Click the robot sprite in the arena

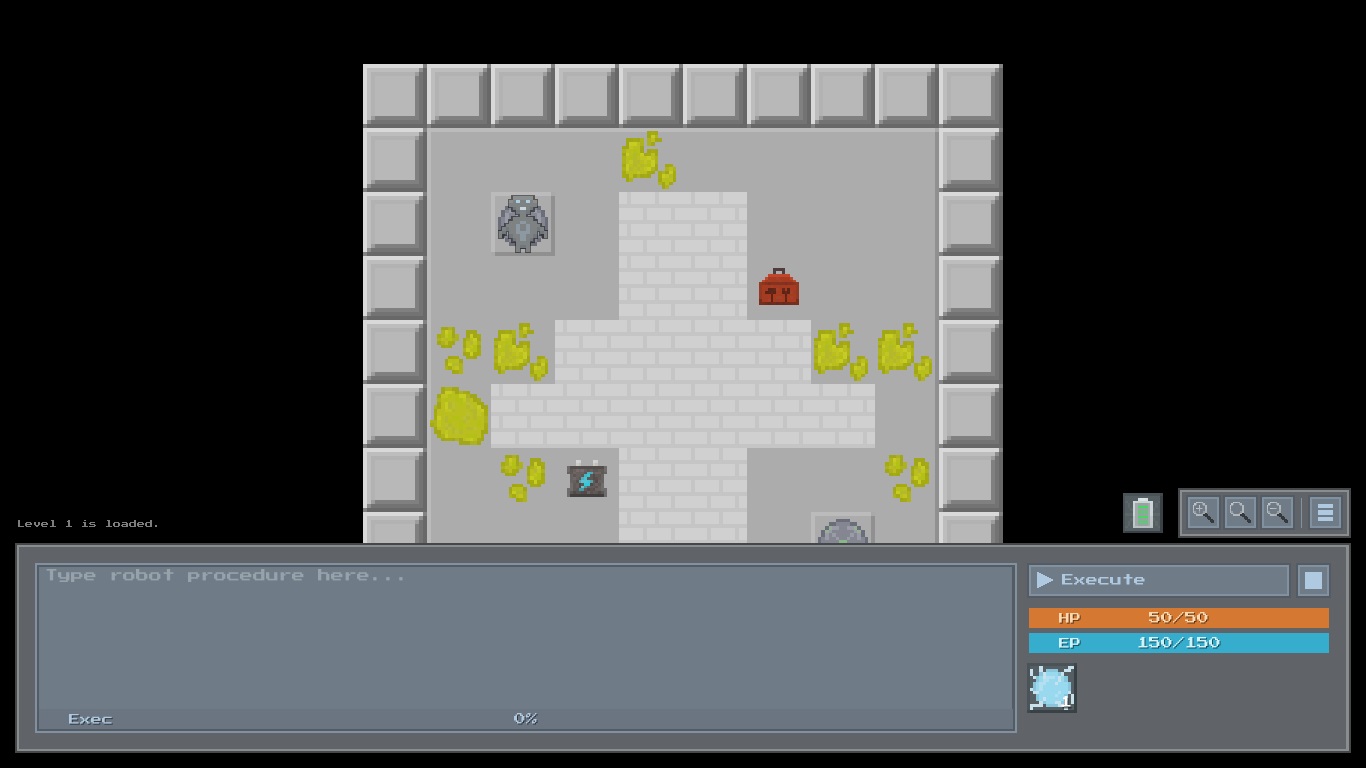coord(522,224)
